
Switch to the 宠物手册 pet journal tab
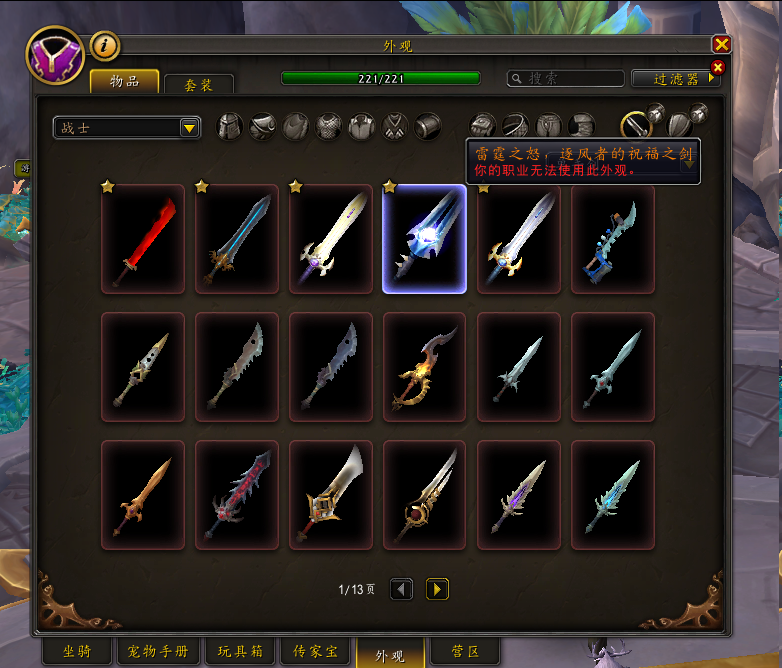point(158,652)
